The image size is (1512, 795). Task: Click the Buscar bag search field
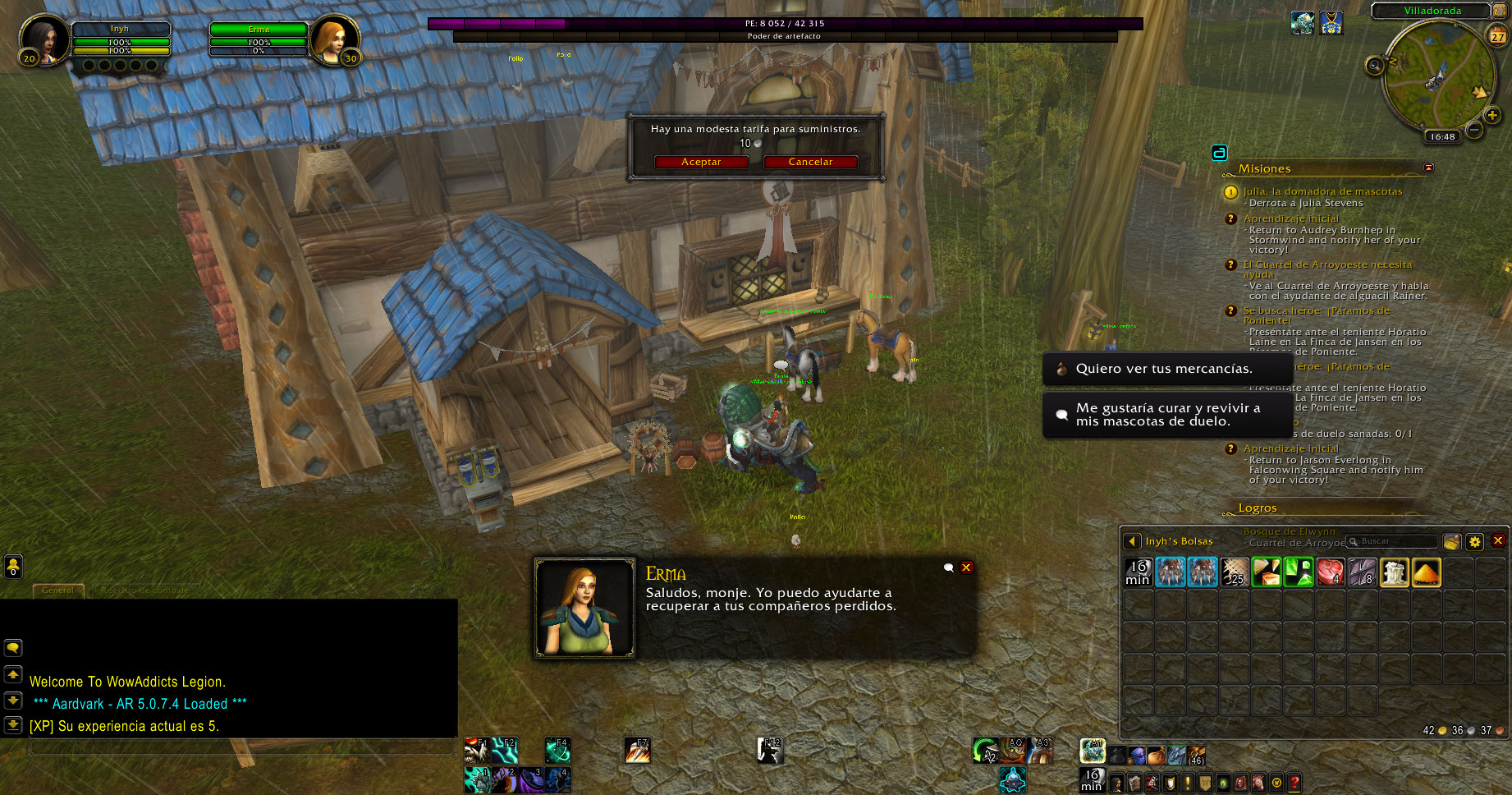[1396, 541]
